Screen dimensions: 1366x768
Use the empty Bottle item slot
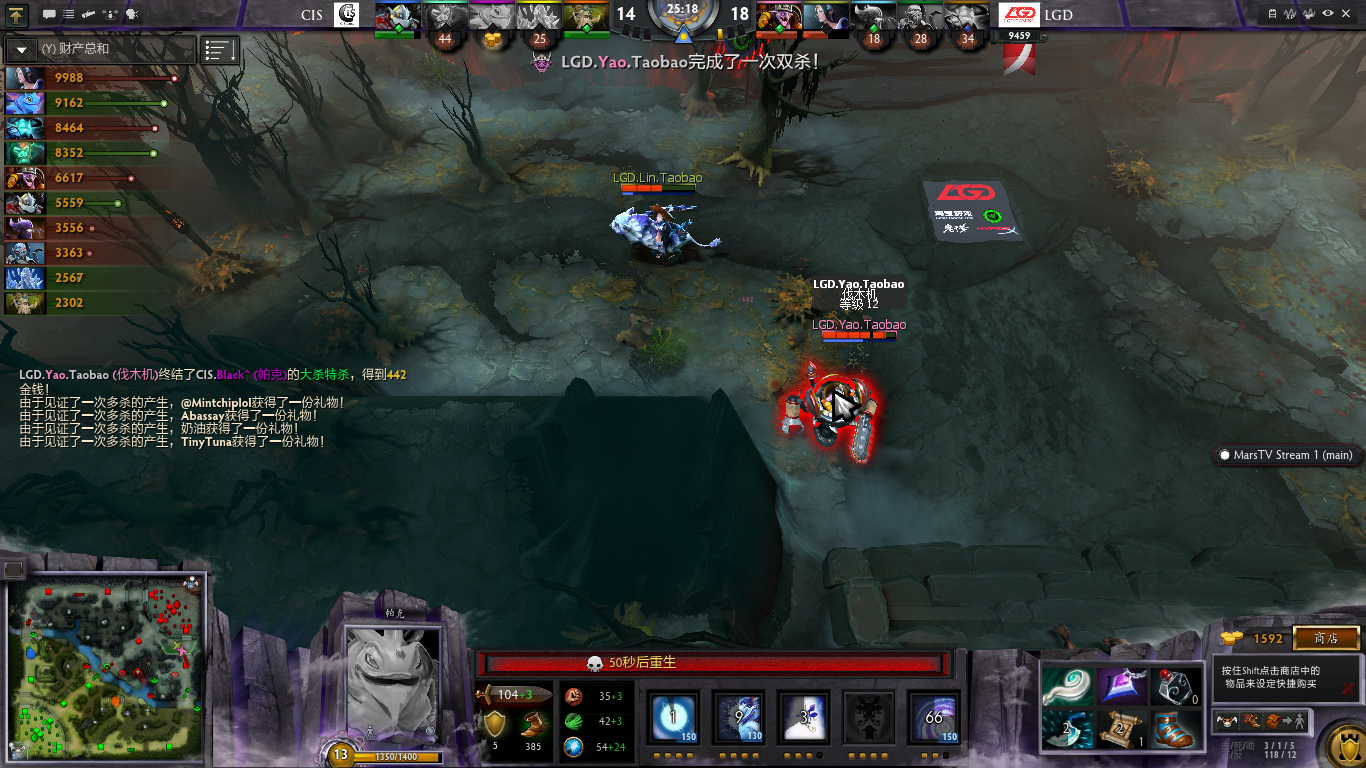click(x=1177, y=686)
